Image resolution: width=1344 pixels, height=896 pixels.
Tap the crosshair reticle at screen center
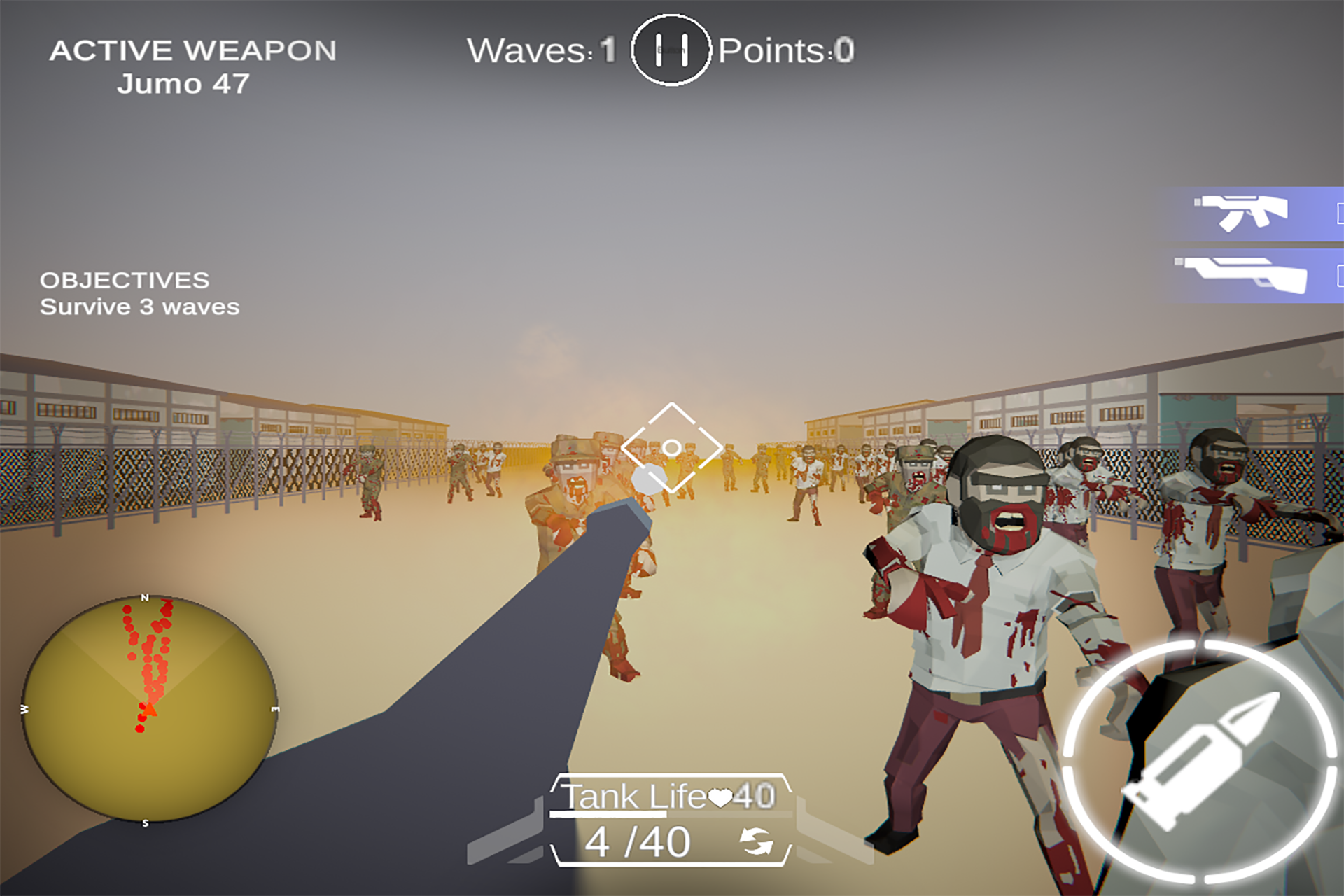point(672,447)
